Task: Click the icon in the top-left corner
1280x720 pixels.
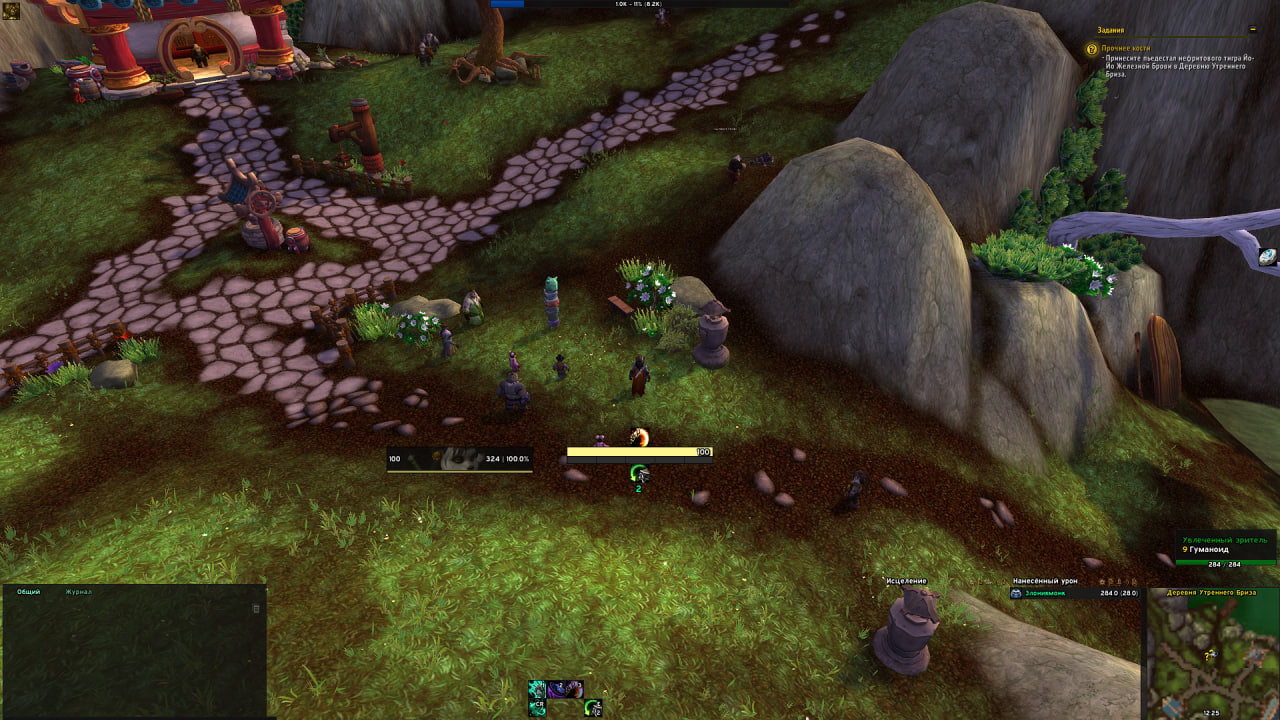Action: pyautogui.click(x=12, y=11)
